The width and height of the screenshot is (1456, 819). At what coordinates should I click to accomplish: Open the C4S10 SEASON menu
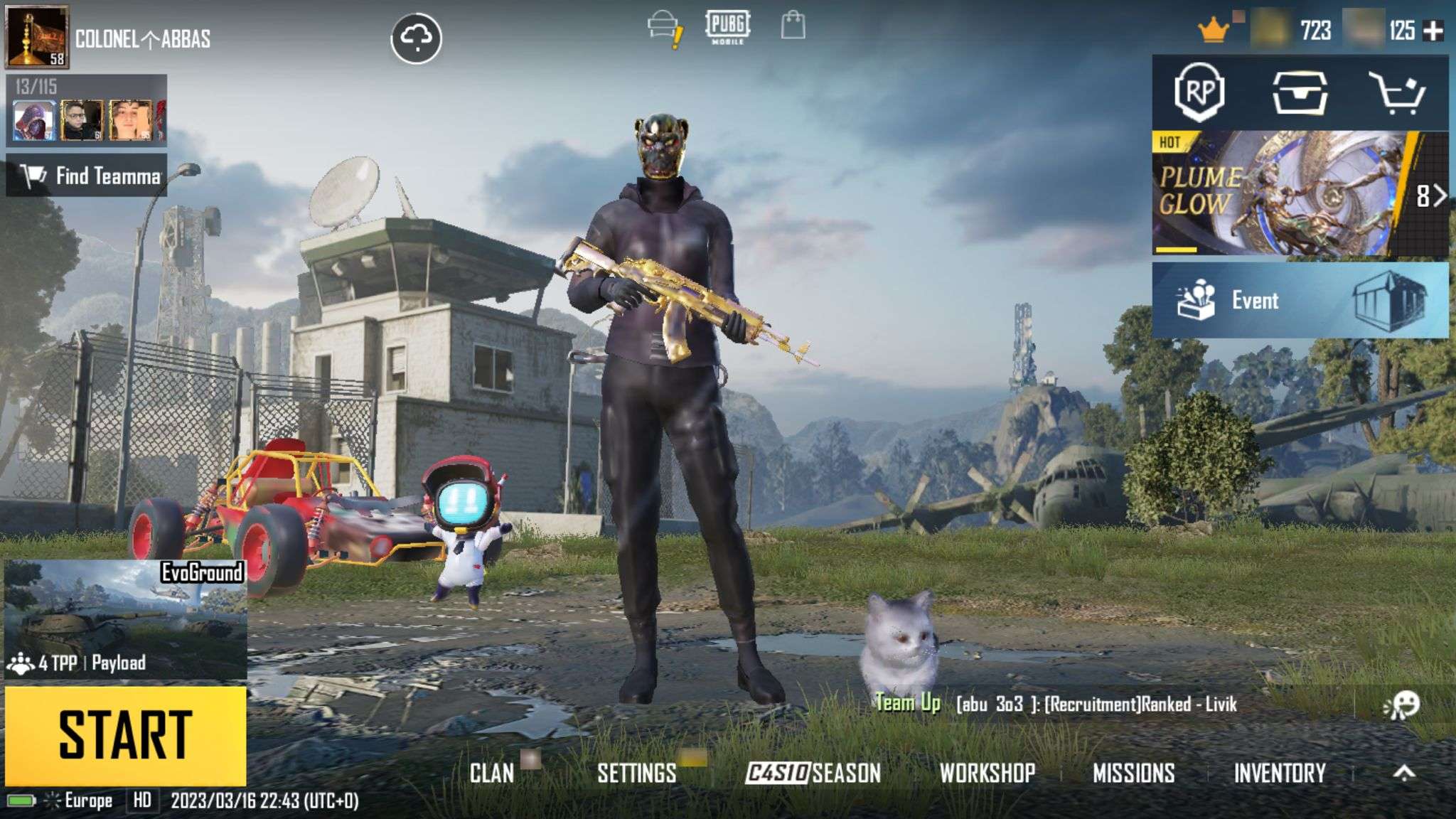pyautogui.click(x=813, y=773)
